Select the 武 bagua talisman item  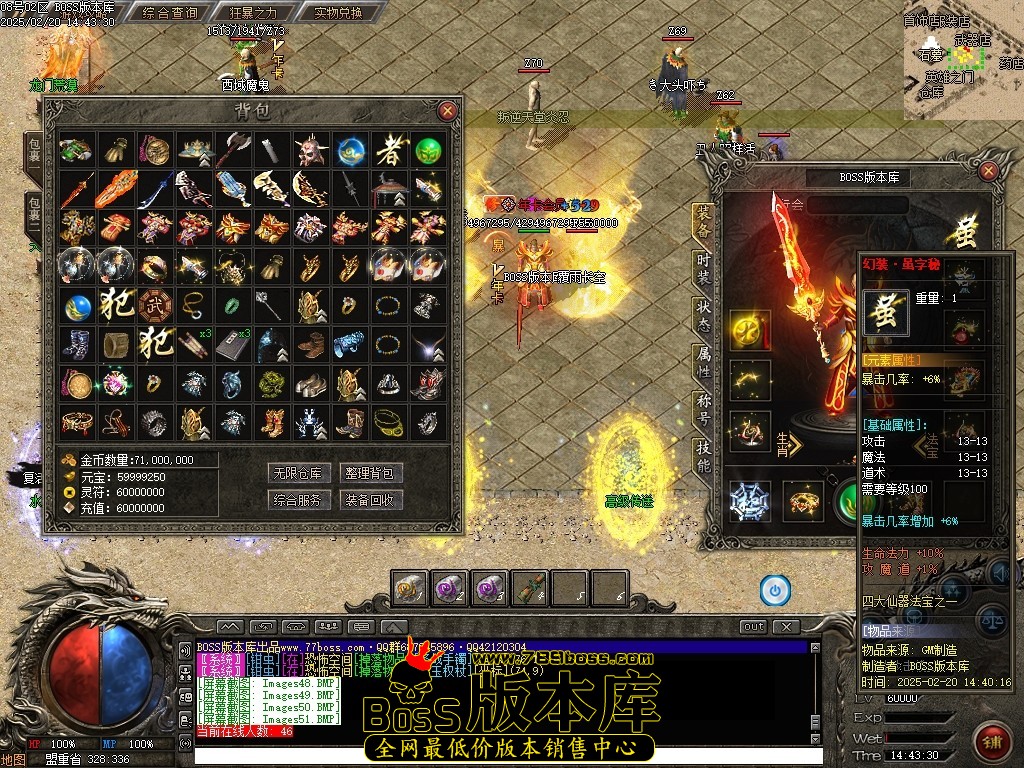(153, 305)
